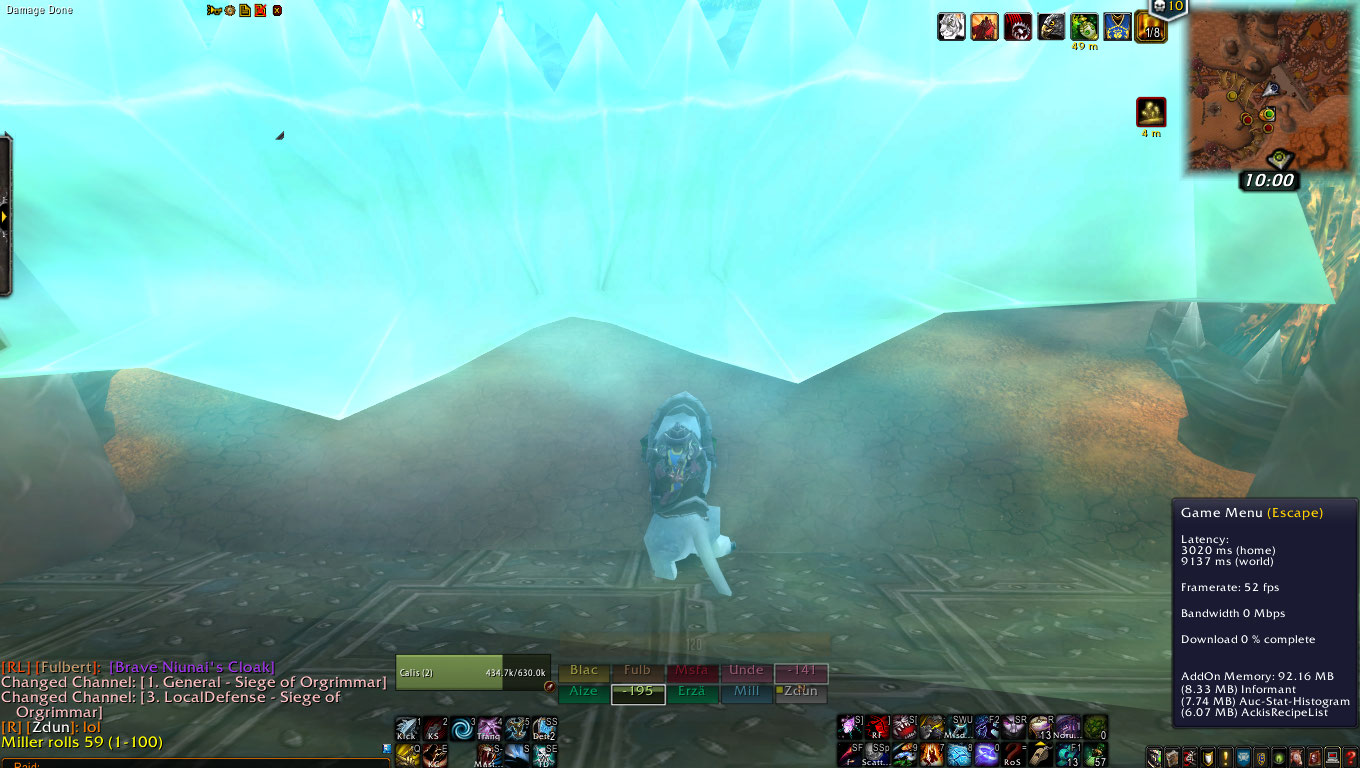The image size is (1360, 768).
Task: Select raid member Aize in raid frames
Action: coord(583,692)
